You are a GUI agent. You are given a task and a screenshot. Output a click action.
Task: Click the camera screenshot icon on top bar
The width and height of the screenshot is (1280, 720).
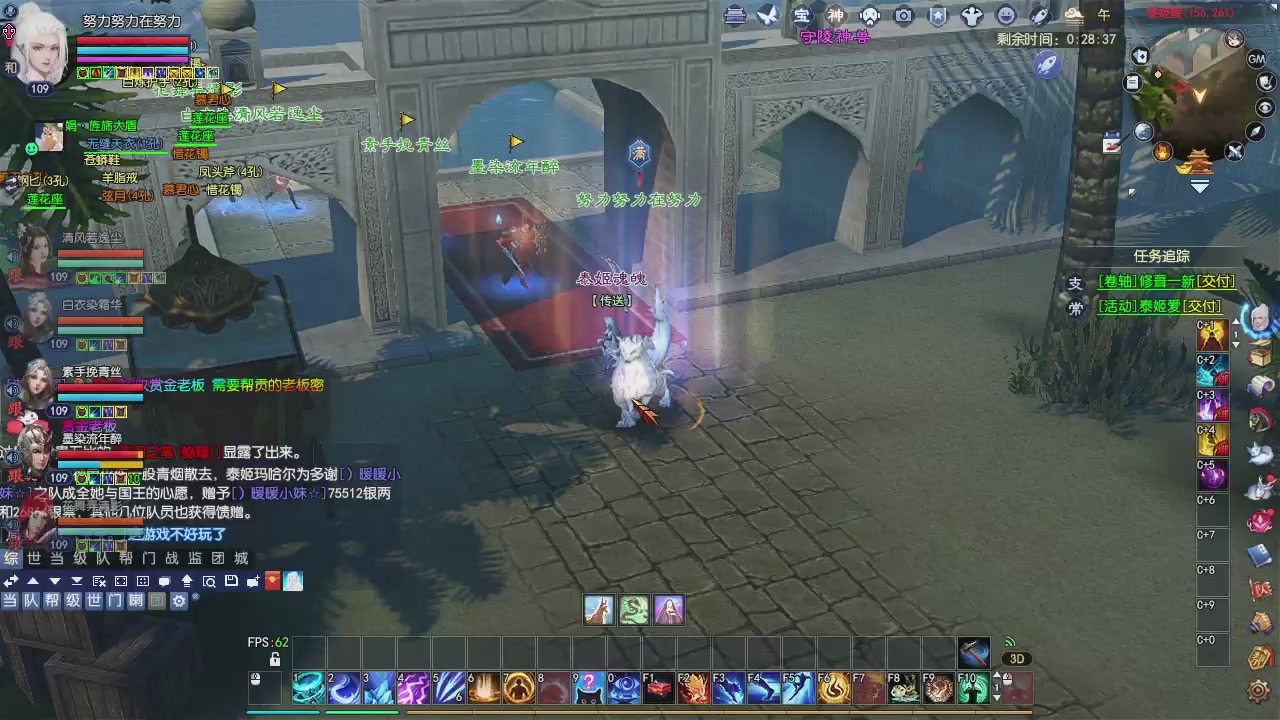coord(904,15)
